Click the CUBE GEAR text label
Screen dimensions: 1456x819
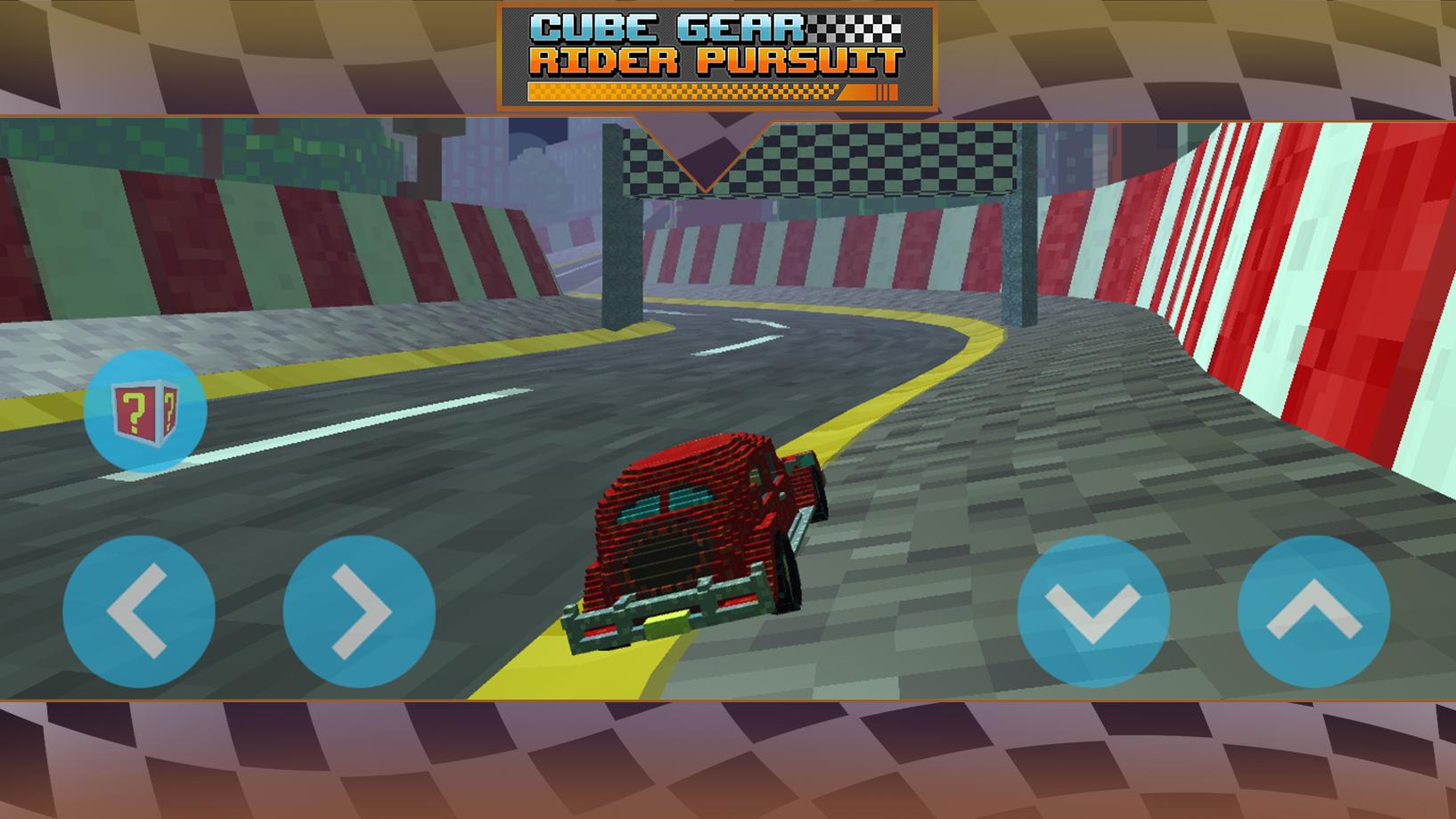tap(667, 26)
